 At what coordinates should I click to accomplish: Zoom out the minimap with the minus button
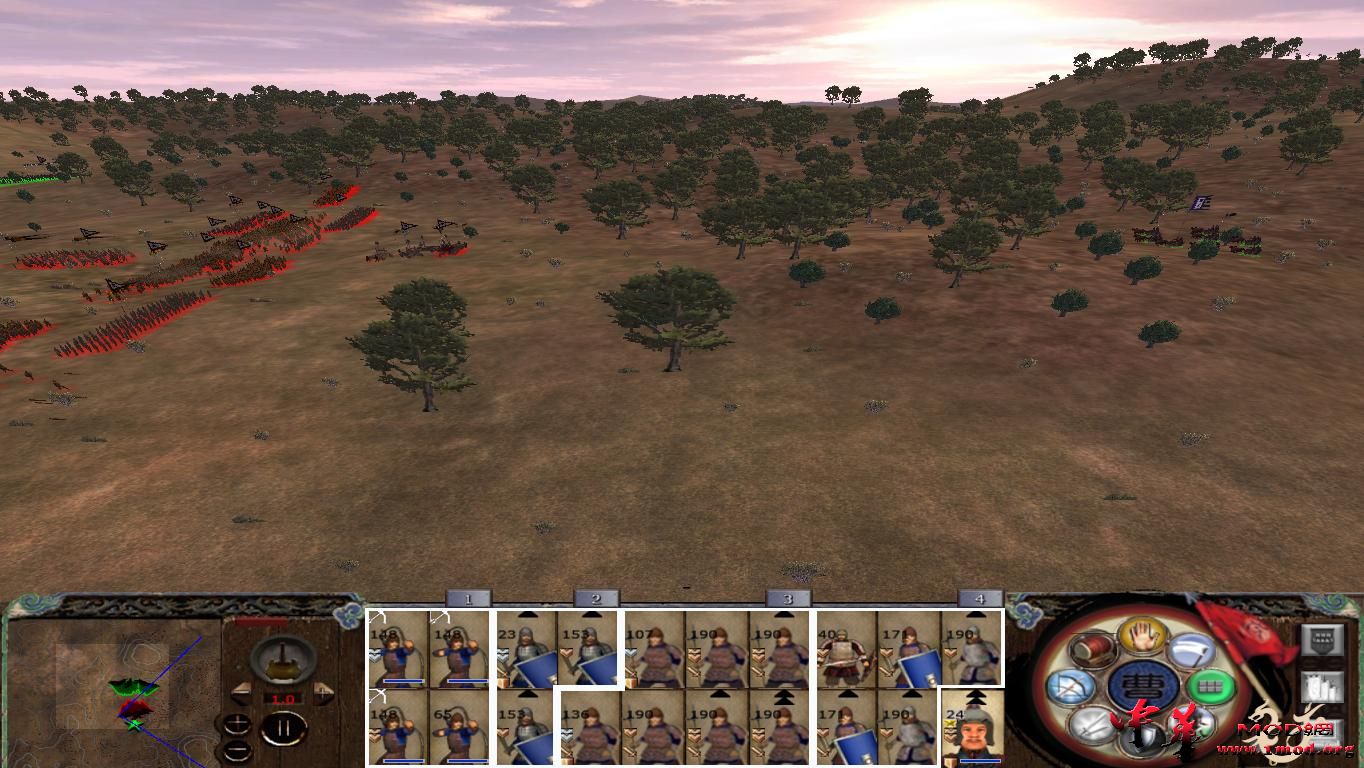click(x=238, y=750)
